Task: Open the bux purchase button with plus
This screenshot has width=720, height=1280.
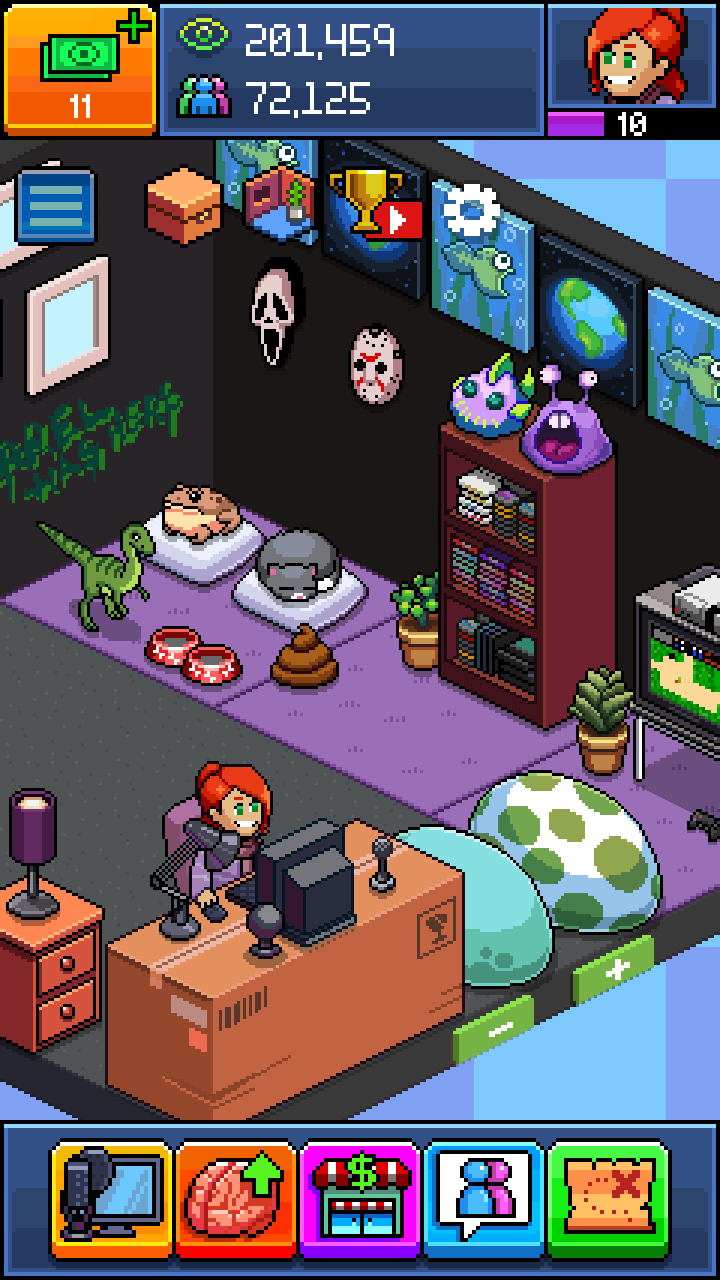Action: [80, 68]
